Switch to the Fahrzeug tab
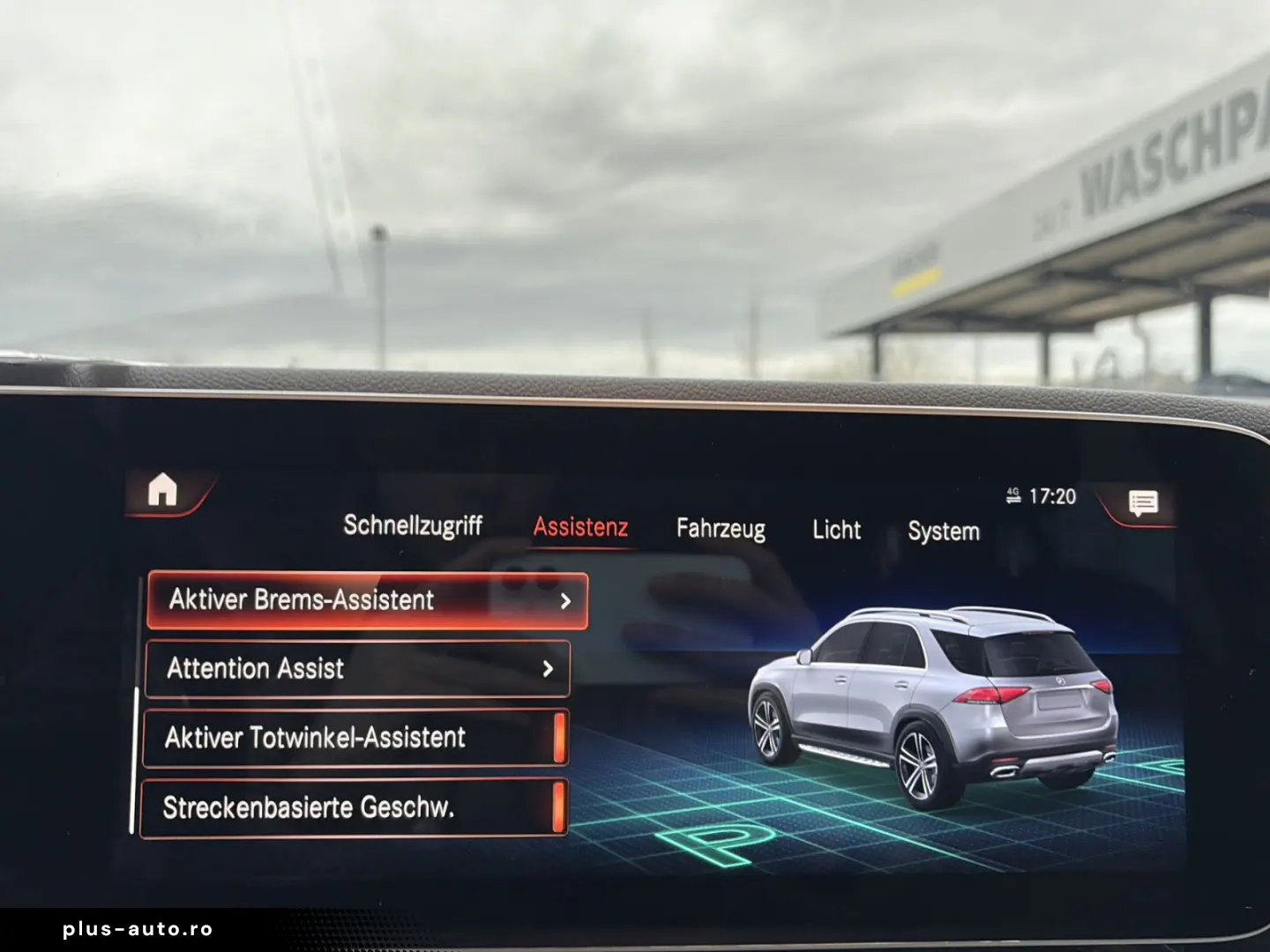This screenshot has width=1270, height=952. tap(721, 529)
